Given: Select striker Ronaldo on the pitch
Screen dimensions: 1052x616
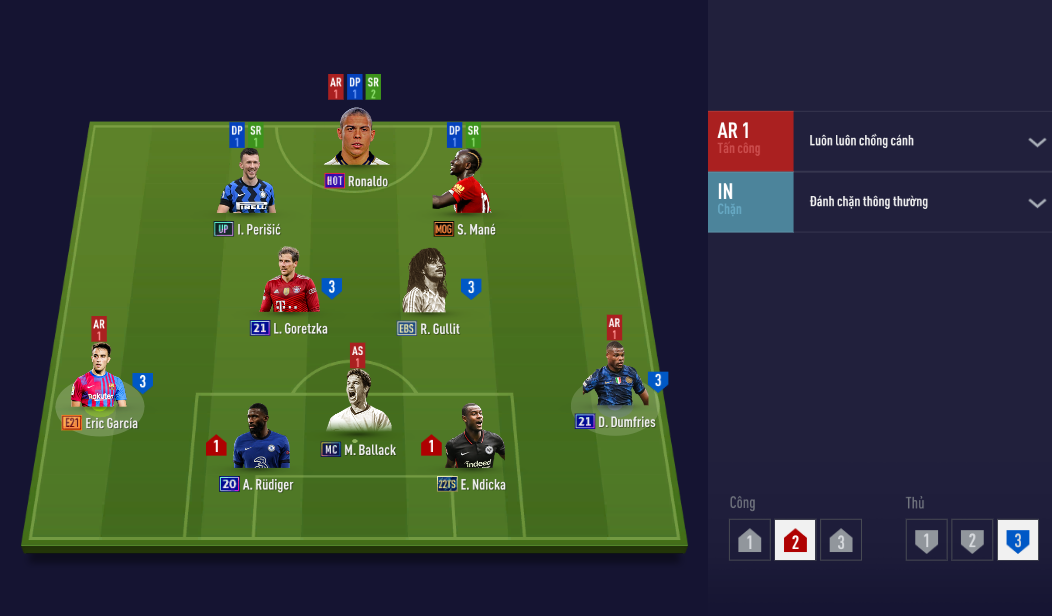Looking at the screenshot, I should pyautogui.click(x=356, y=140).
